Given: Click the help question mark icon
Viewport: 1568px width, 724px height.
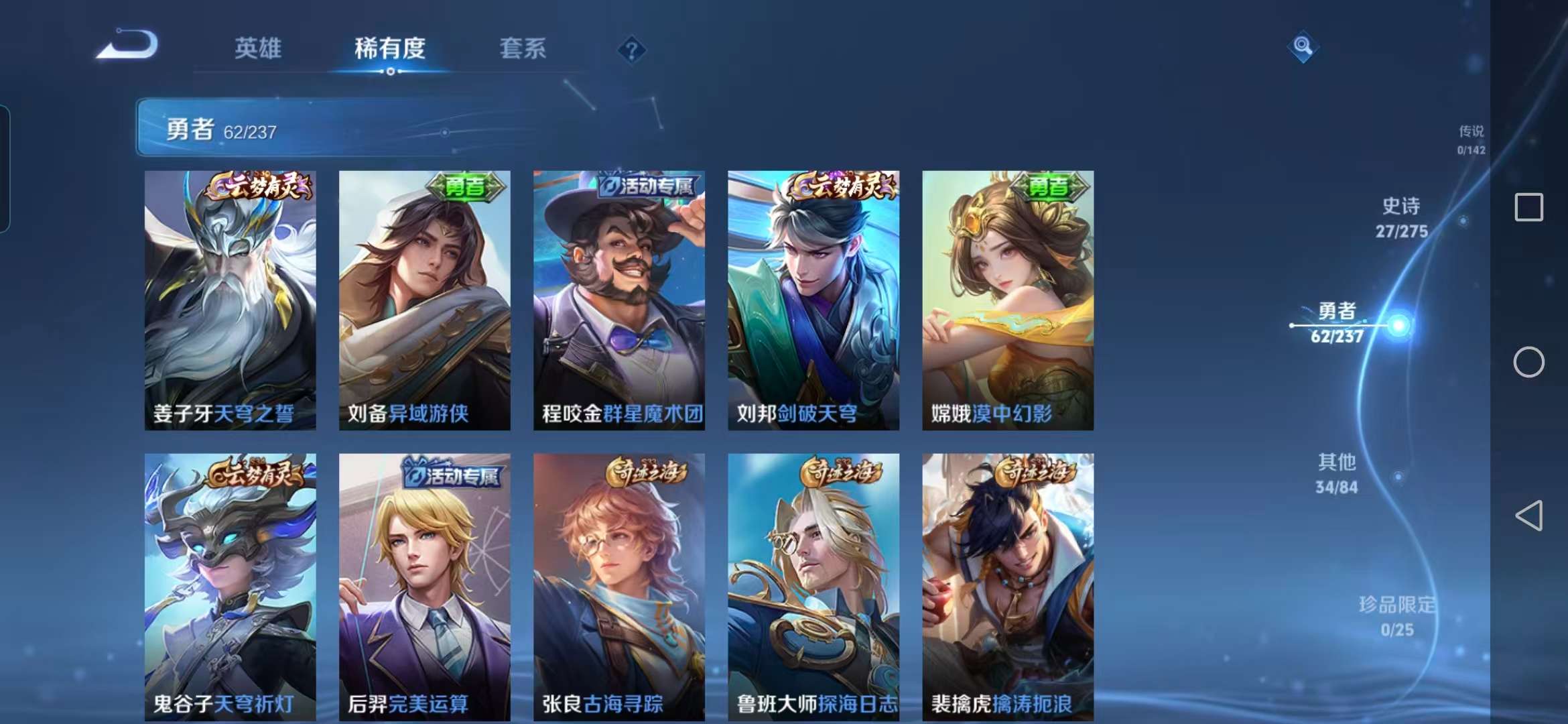Looking at the screenshot, I should [631, 48].
